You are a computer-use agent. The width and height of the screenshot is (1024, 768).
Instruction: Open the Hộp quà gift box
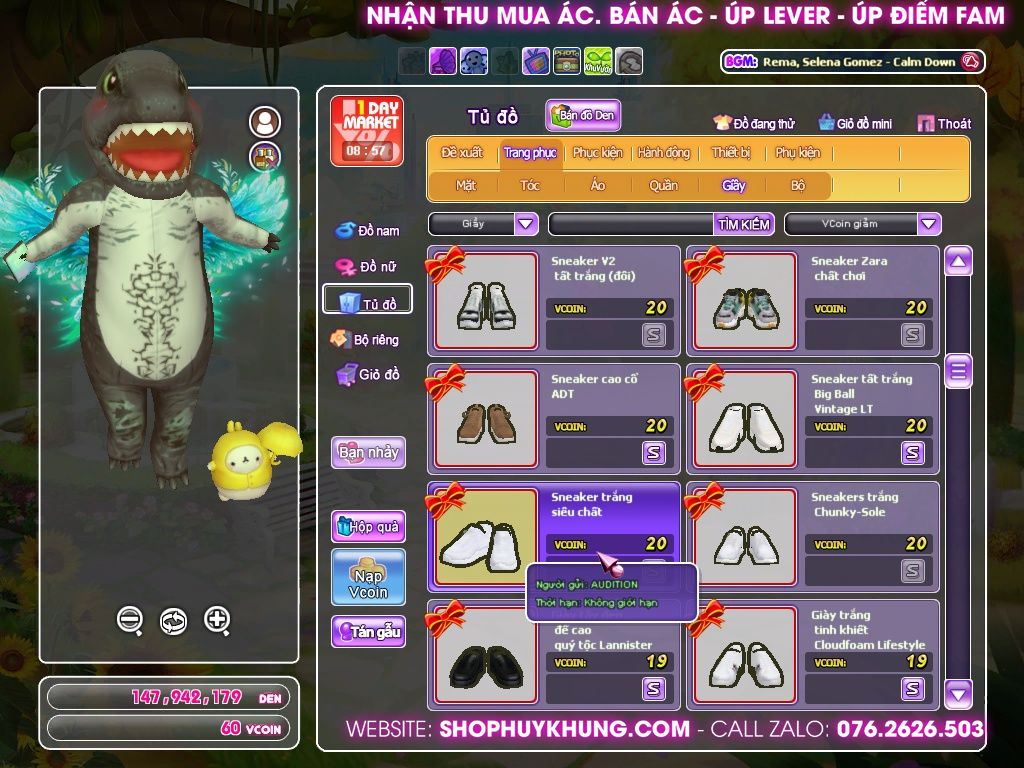click(x=368, y=526)
